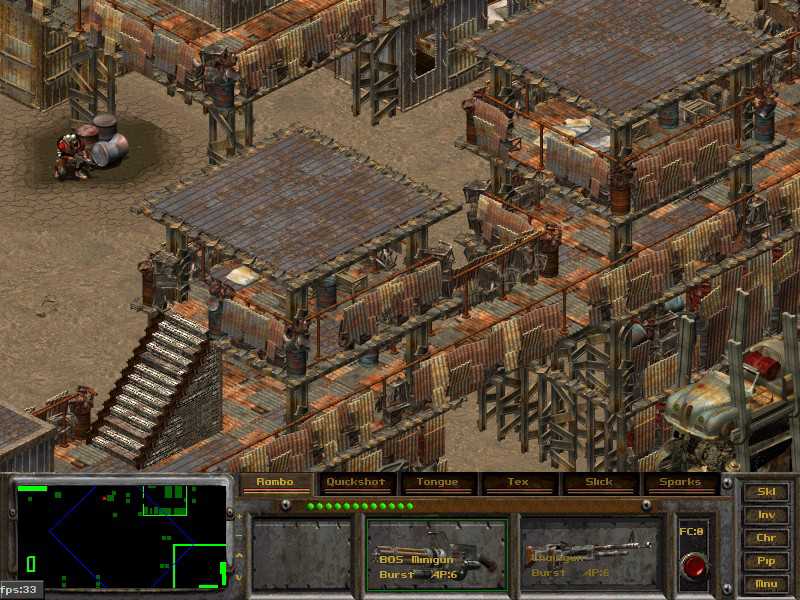The height and width of the screenshot is (600, 800).
Task: Choose the Tongue squad member tab
Action: [437, 483]
